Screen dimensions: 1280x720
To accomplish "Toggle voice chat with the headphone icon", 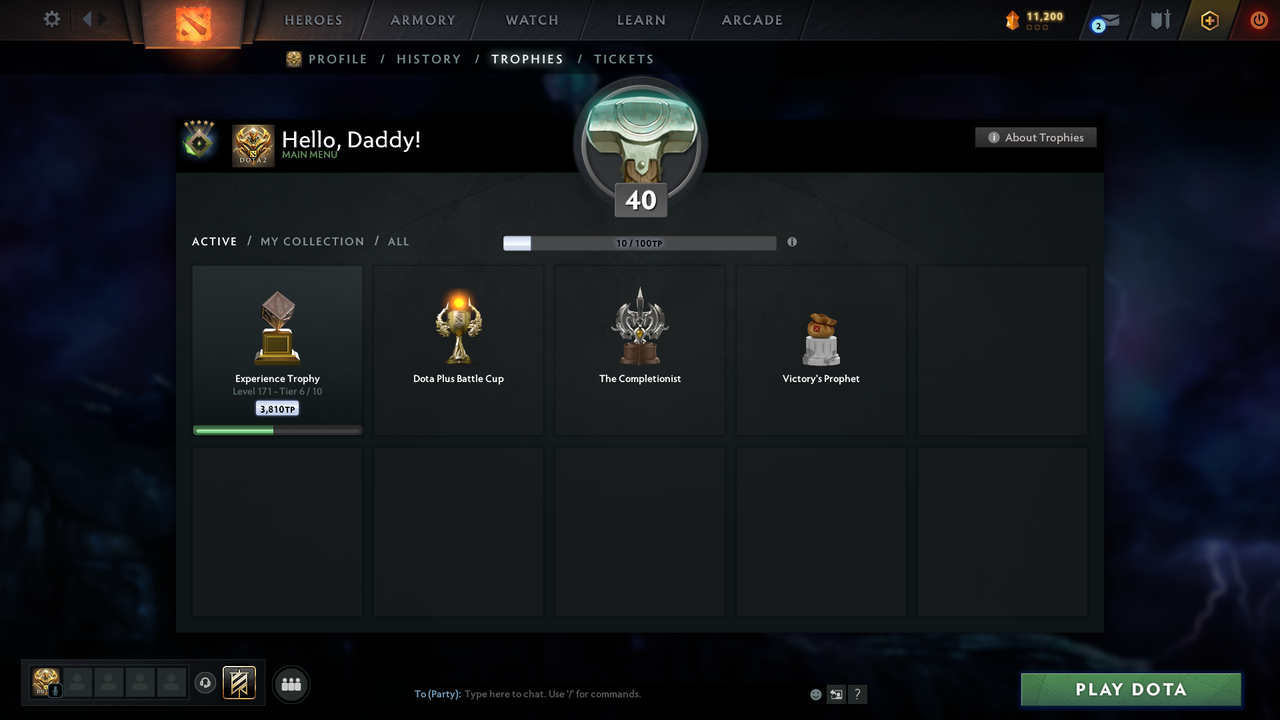I will tap(207, 683).
